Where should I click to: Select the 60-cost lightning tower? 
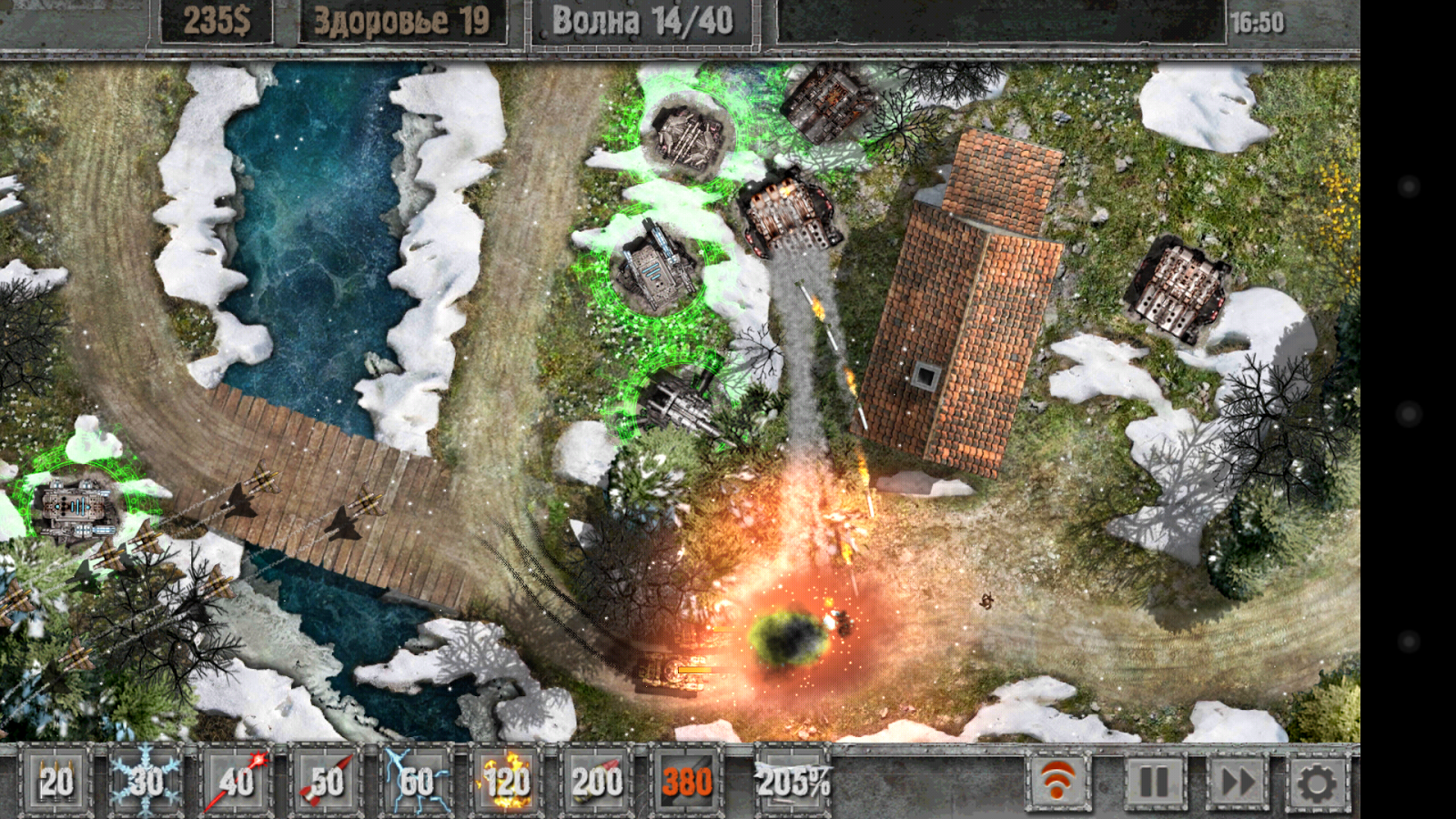click(x=417, y=781)
